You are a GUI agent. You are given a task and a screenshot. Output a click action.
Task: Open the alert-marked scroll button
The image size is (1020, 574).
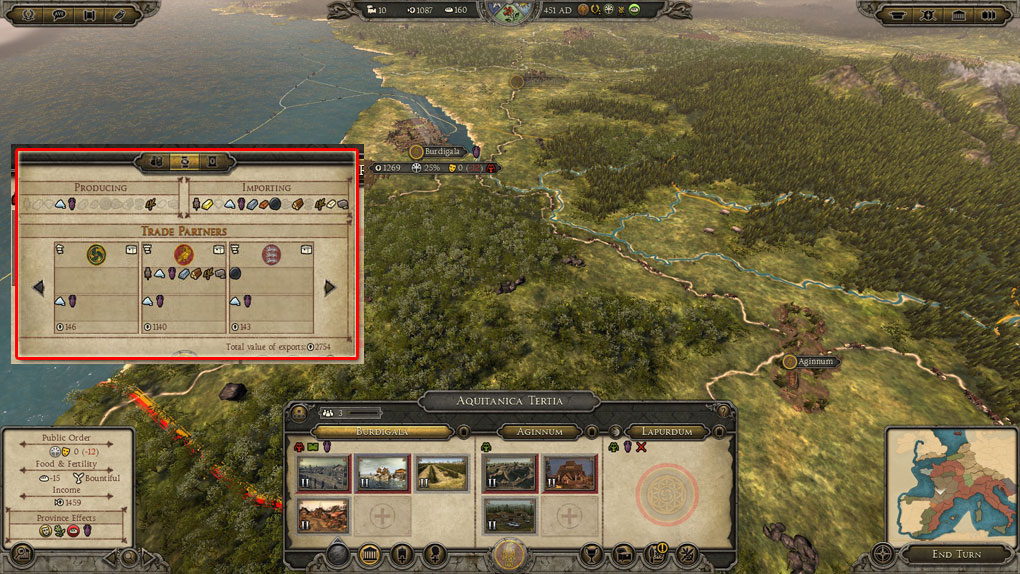pos(657,554)
